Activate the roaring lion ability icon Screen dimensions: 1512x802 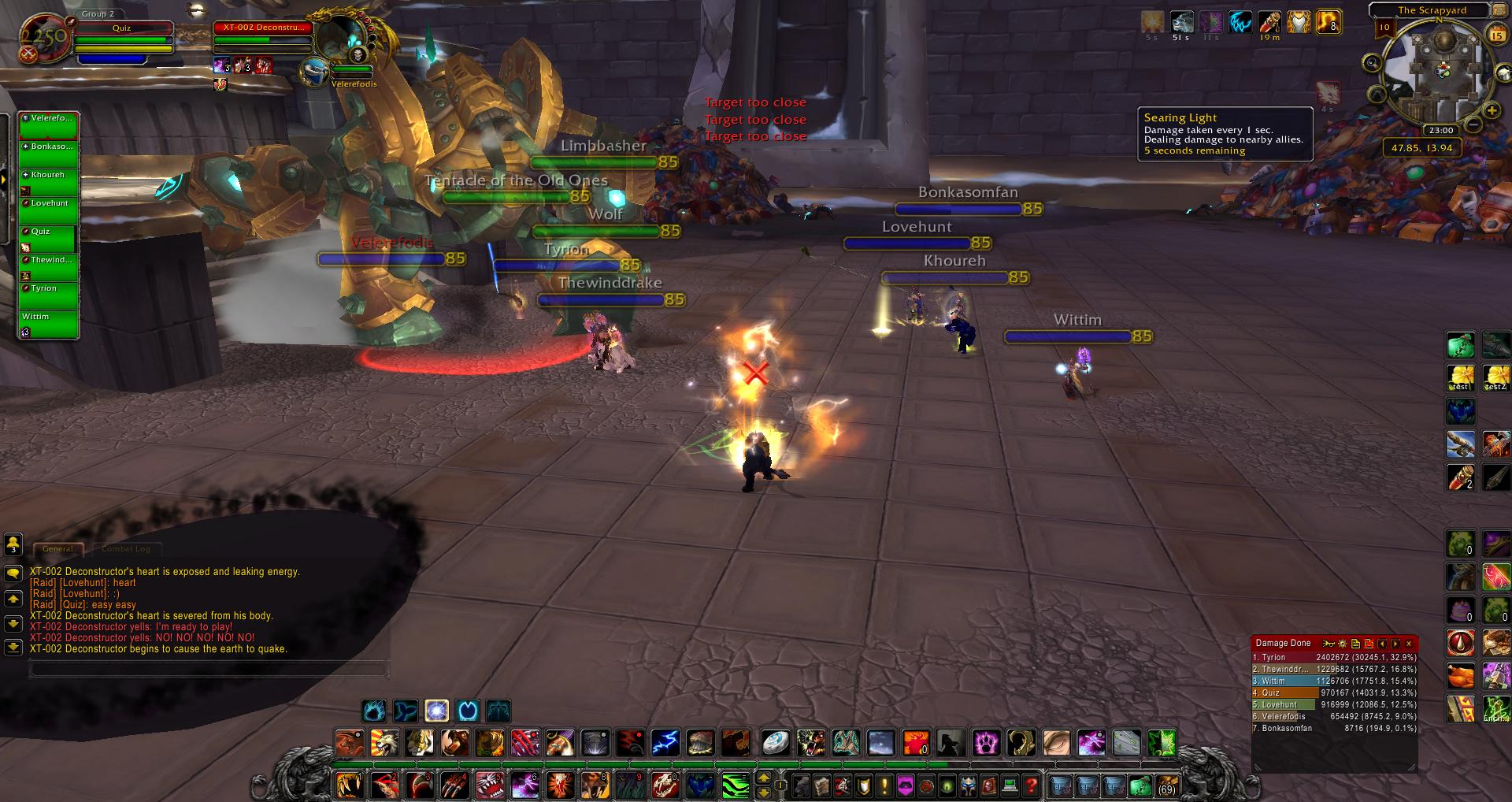[385, 743]
